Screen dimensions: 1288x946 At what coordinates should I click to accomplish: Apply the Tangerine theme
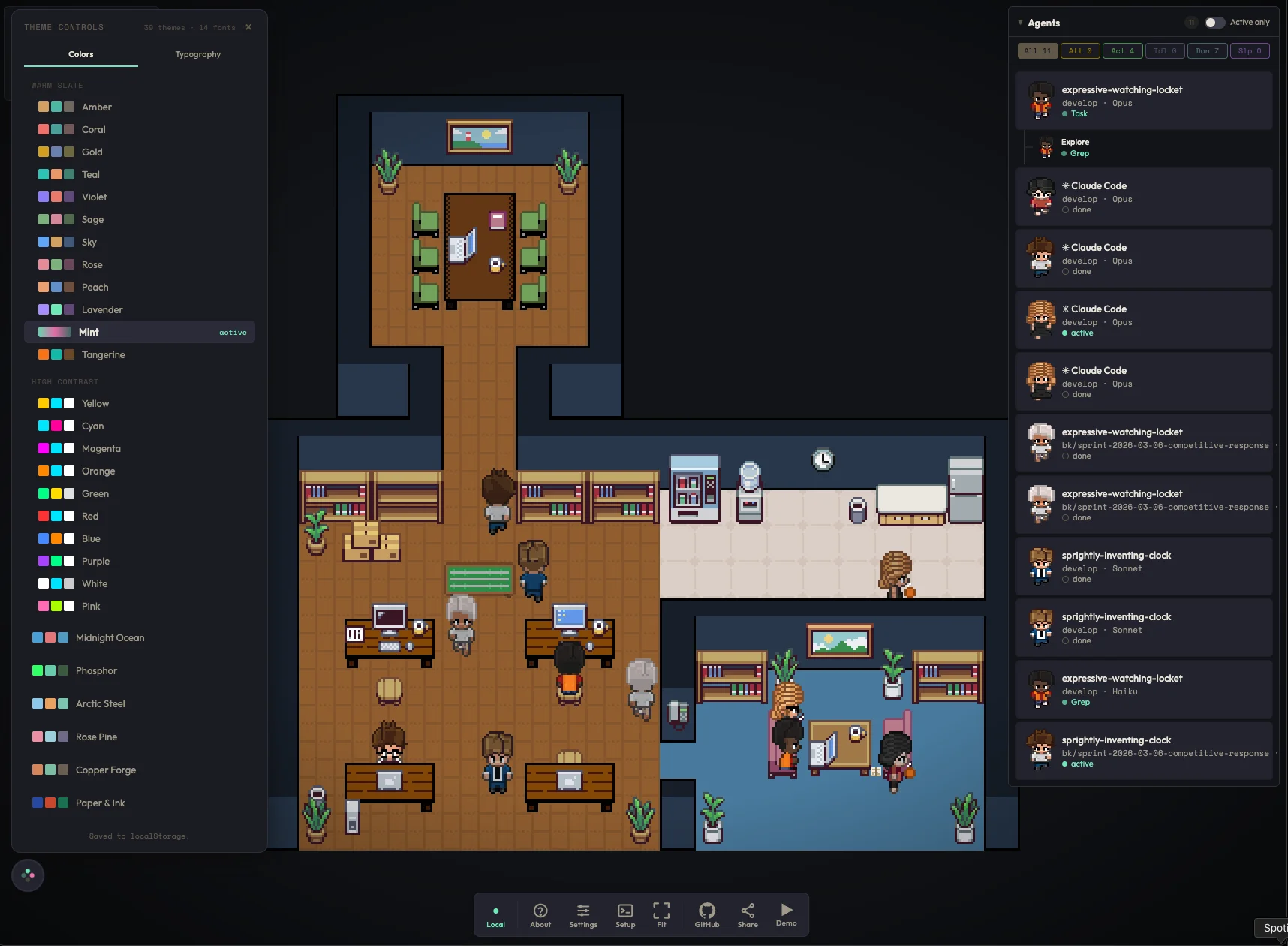coord(103,355)
